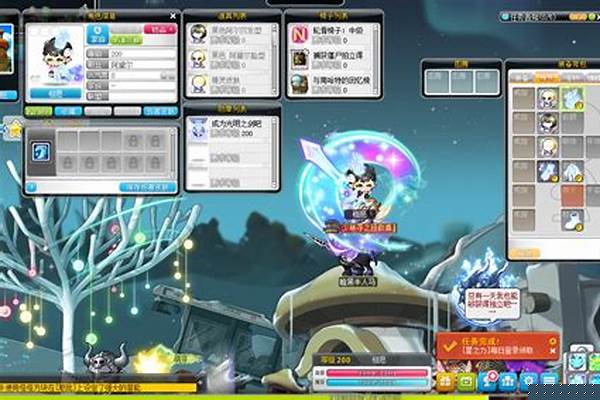This screenshot has width=600, height=400.
Task: Click the yellow star side tab
Action: tap(14, 129)
